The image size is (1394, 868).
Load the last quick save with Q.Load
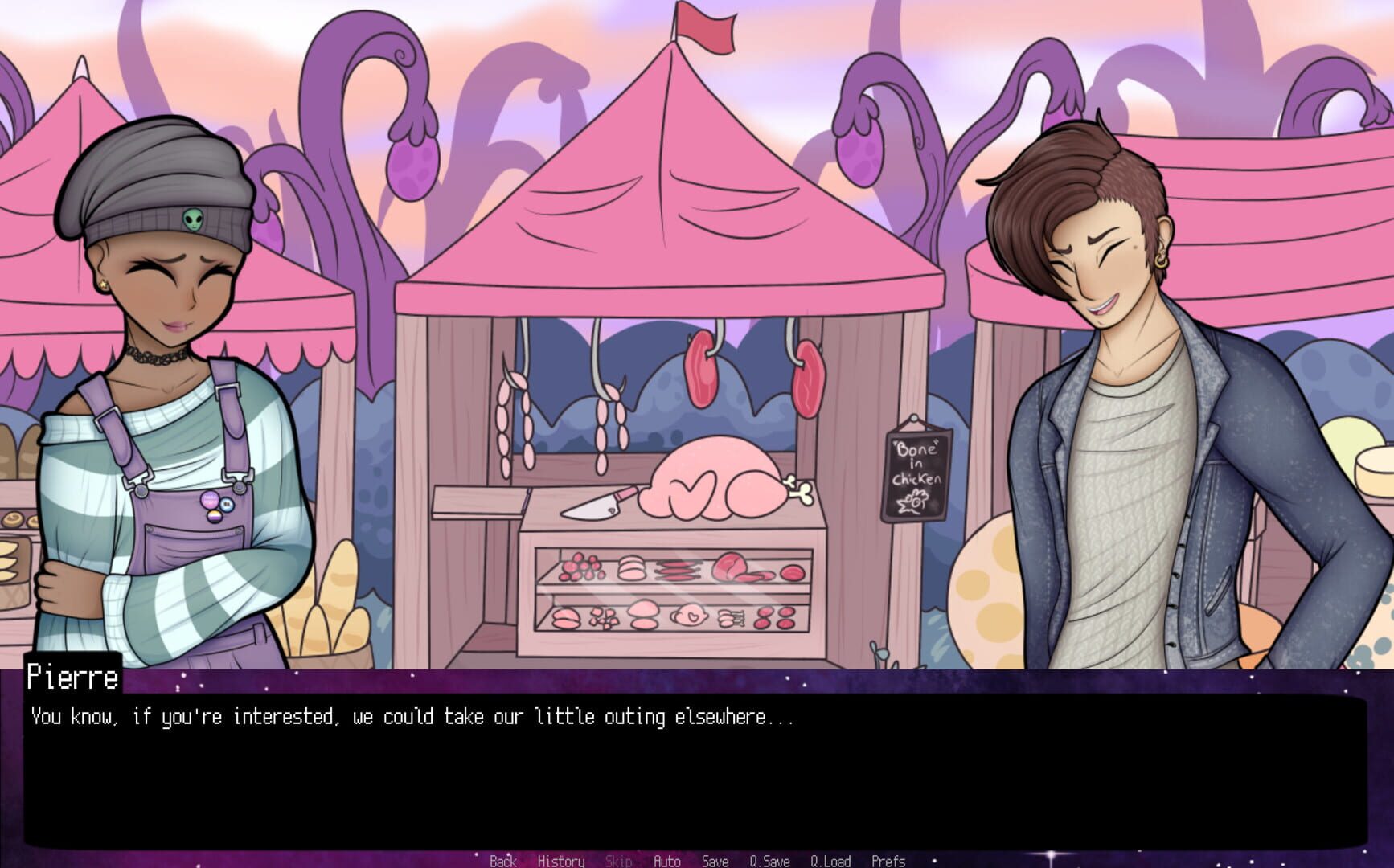831,861
